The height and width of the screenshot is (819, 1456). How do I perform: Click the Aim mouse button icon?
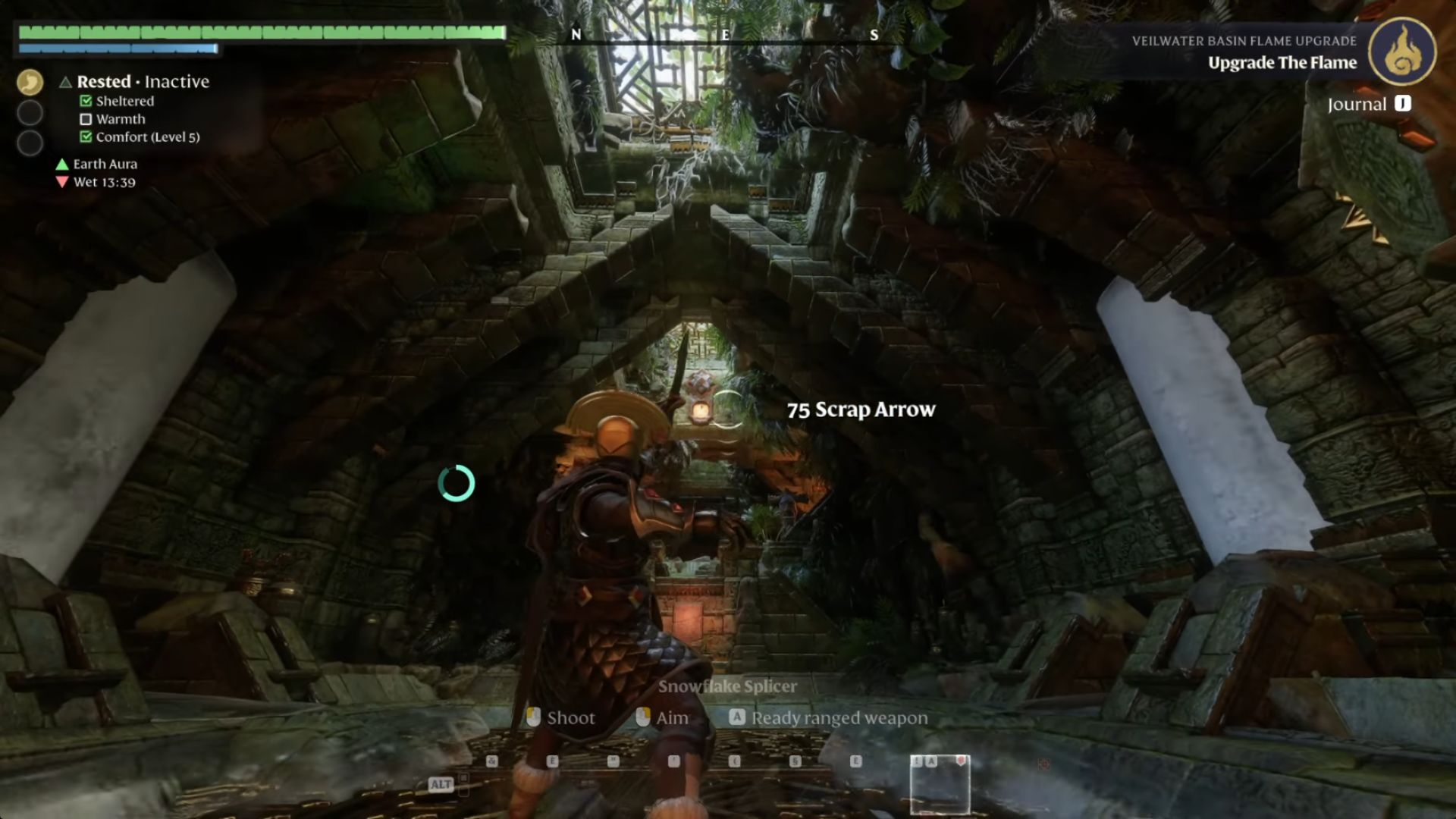click(x=643, y=717)
